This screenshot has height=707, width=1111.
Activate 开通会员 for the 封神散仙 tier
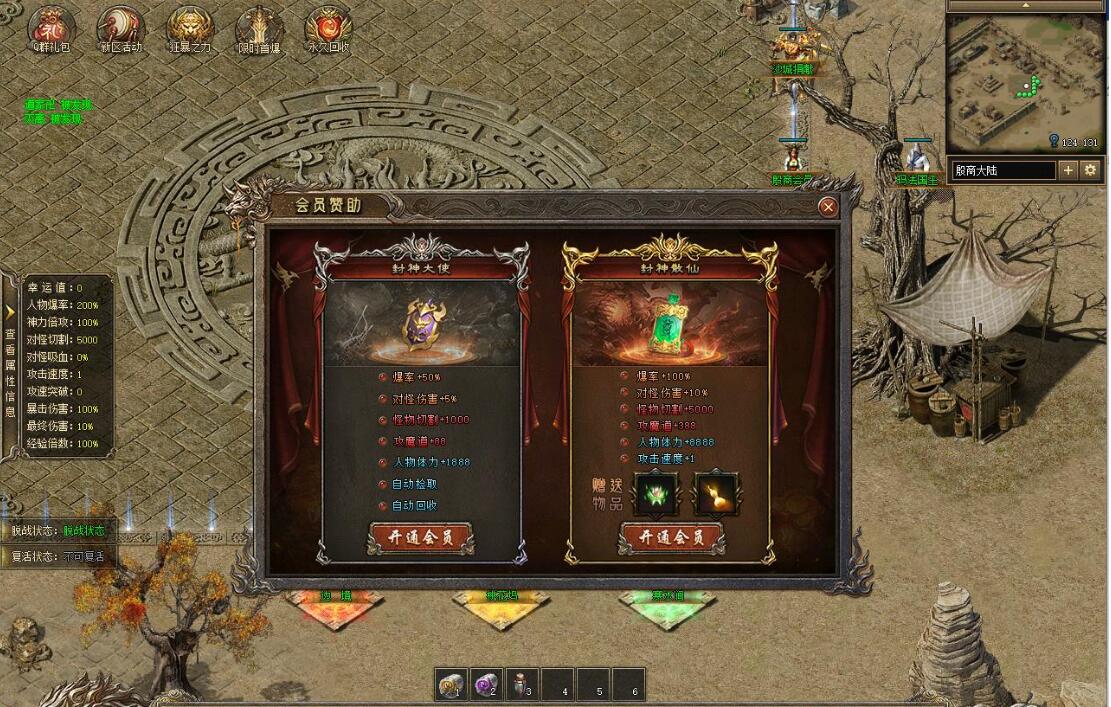point(670,537)
